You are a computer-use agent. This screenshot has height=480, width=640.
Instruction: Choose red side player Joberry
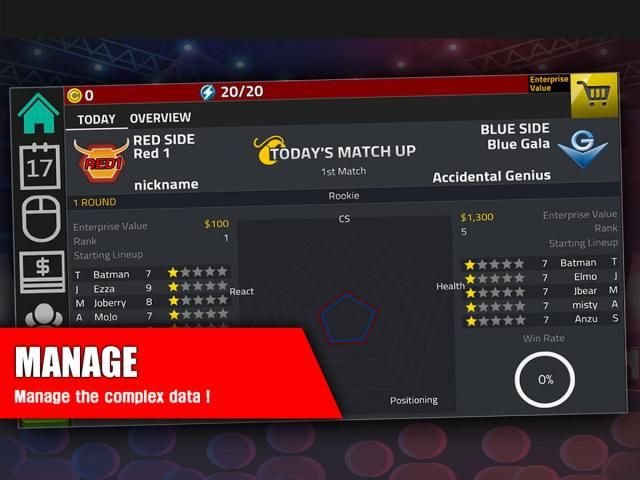109,302
